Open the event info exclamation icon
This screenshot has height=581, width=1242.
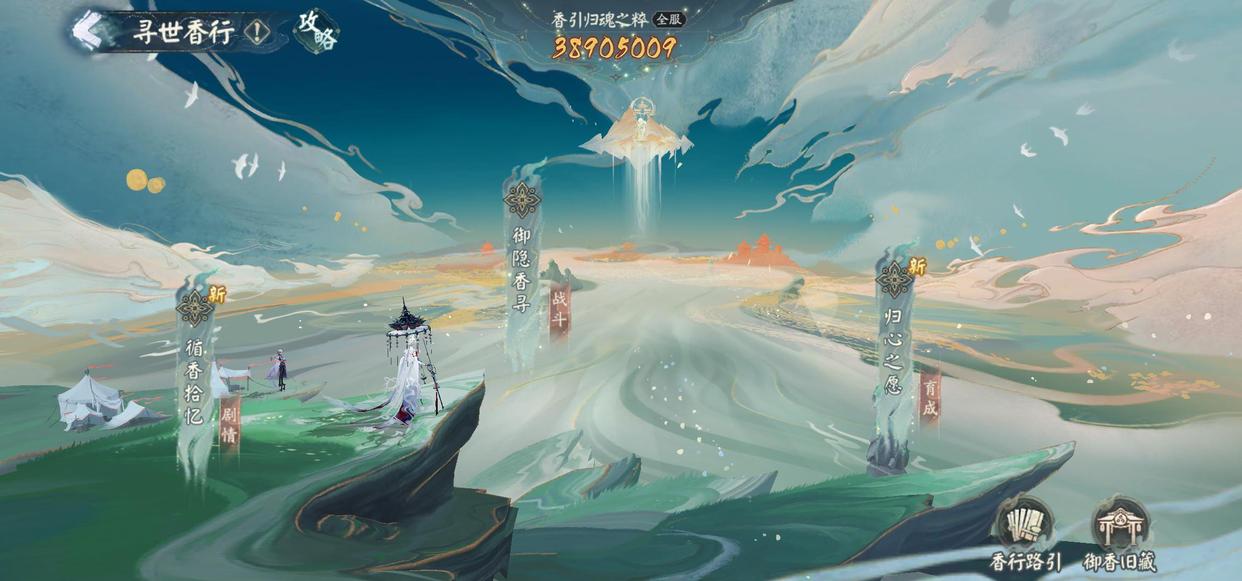[257, 32]
